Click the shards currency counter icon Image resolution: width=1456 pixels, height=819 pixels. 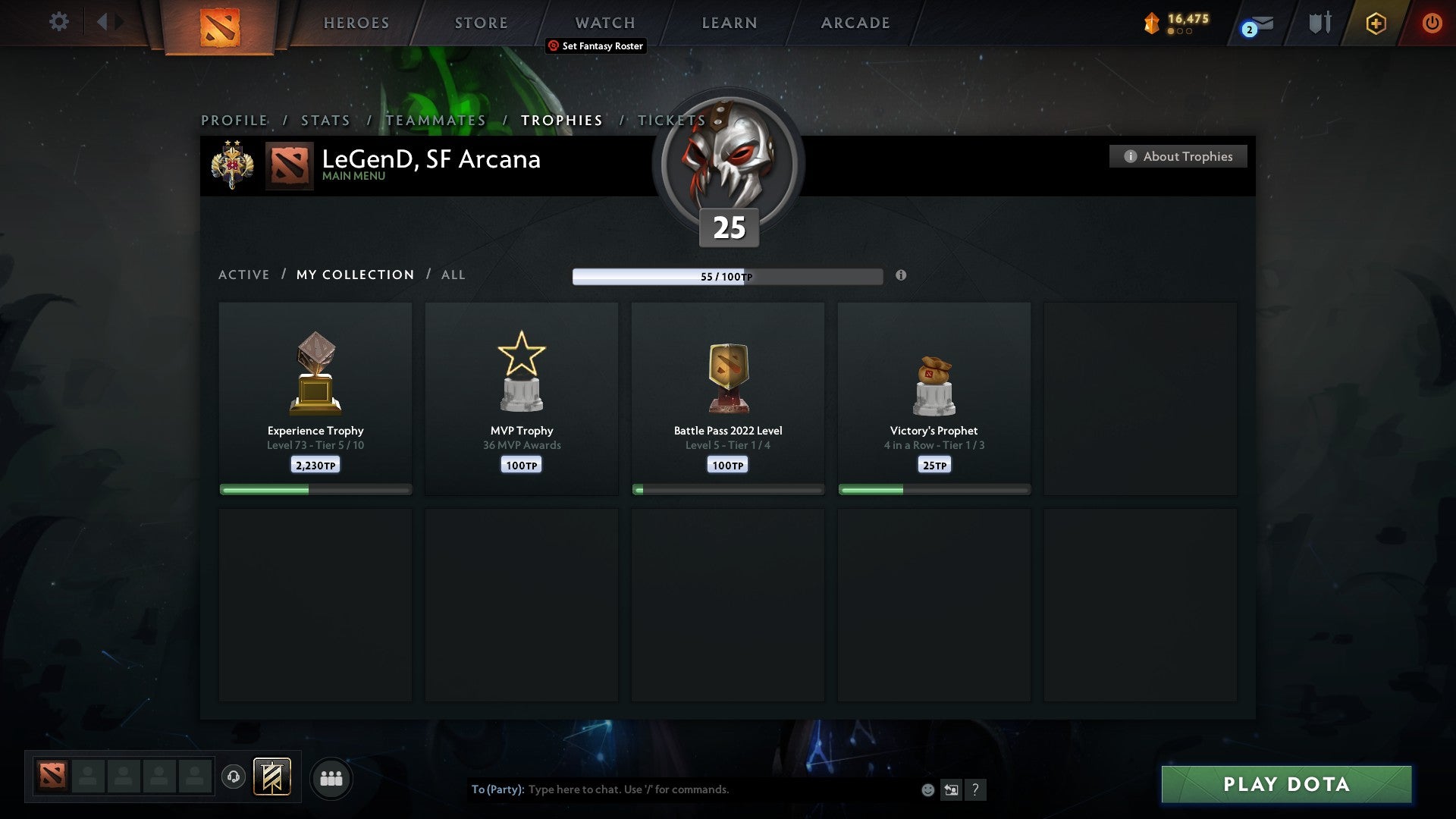coord(1150,23)
